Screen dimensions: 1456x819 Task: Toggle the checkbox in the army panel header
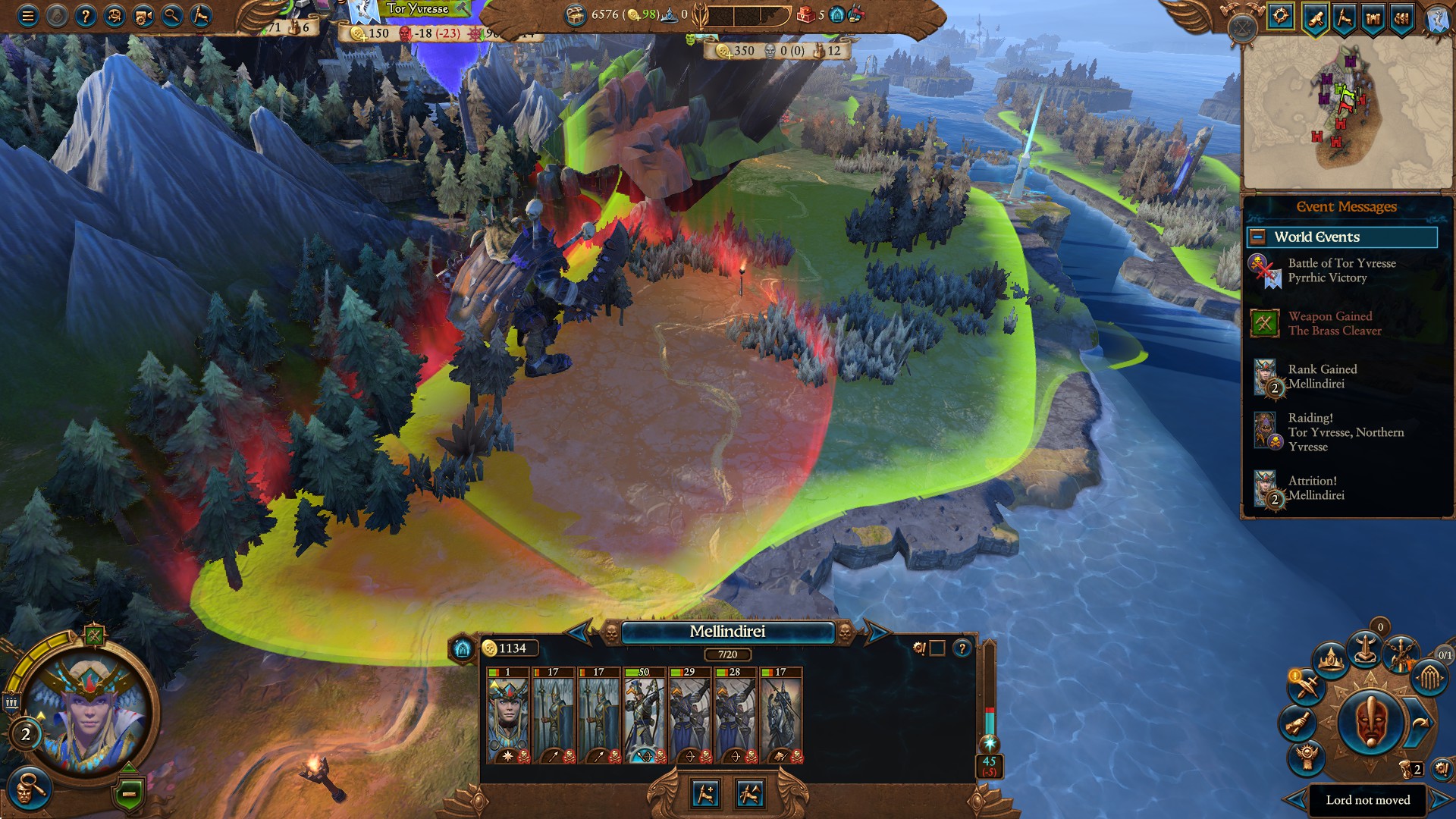937,649
